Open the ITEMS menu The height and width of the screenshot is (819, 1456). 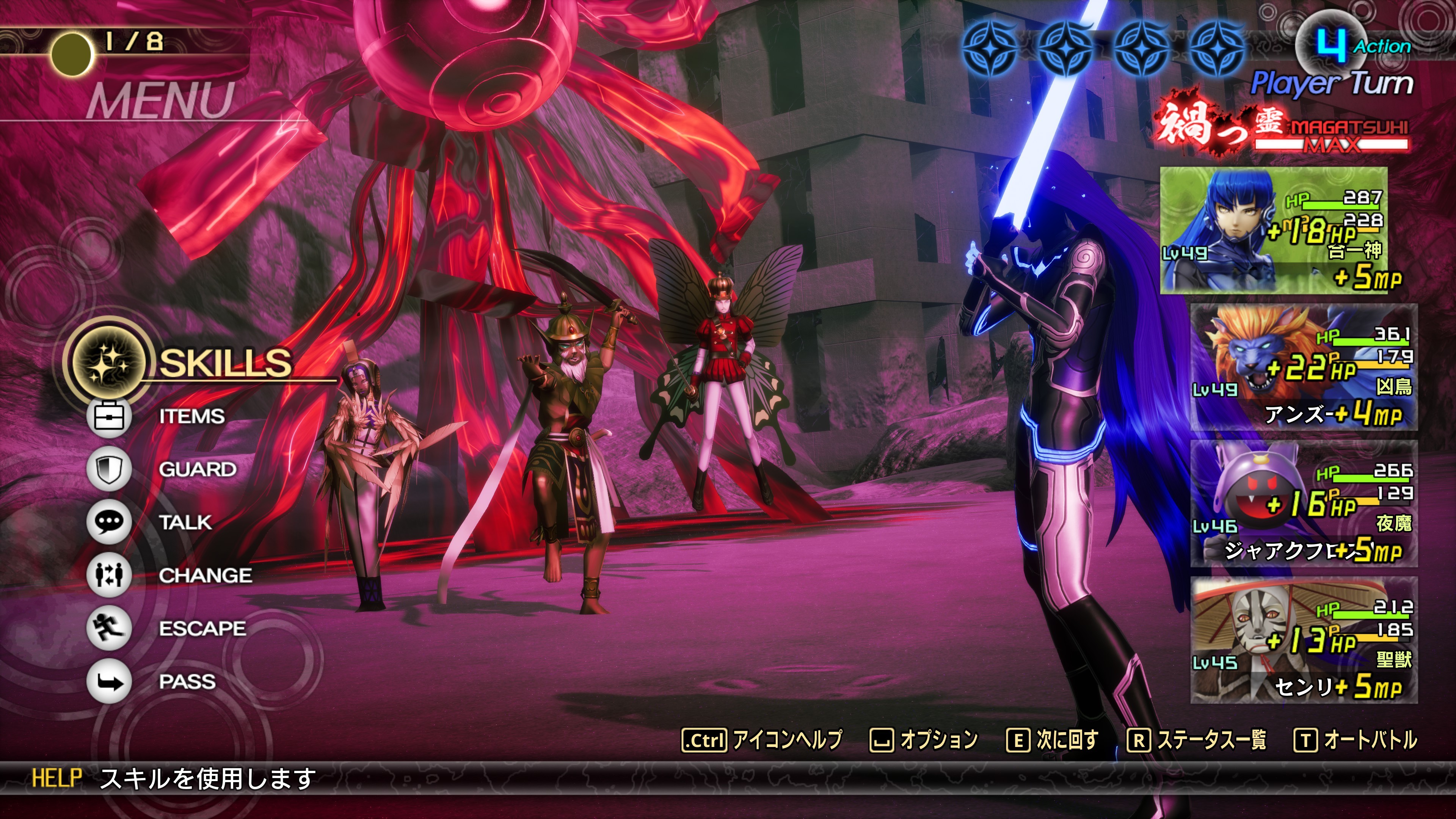(x=191, y=417)
